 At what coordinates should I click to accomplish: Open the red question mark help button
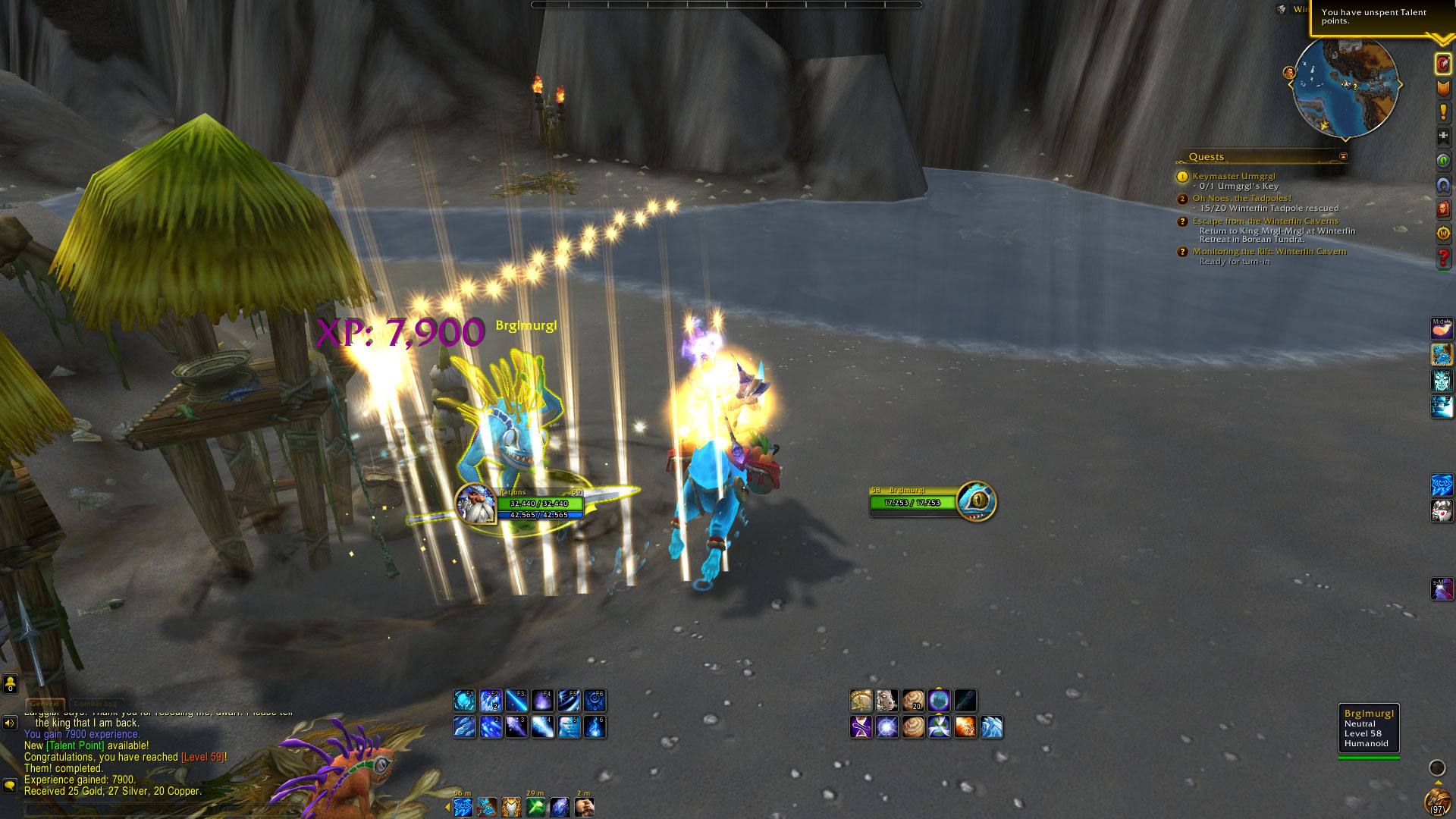coord(1442,258)
